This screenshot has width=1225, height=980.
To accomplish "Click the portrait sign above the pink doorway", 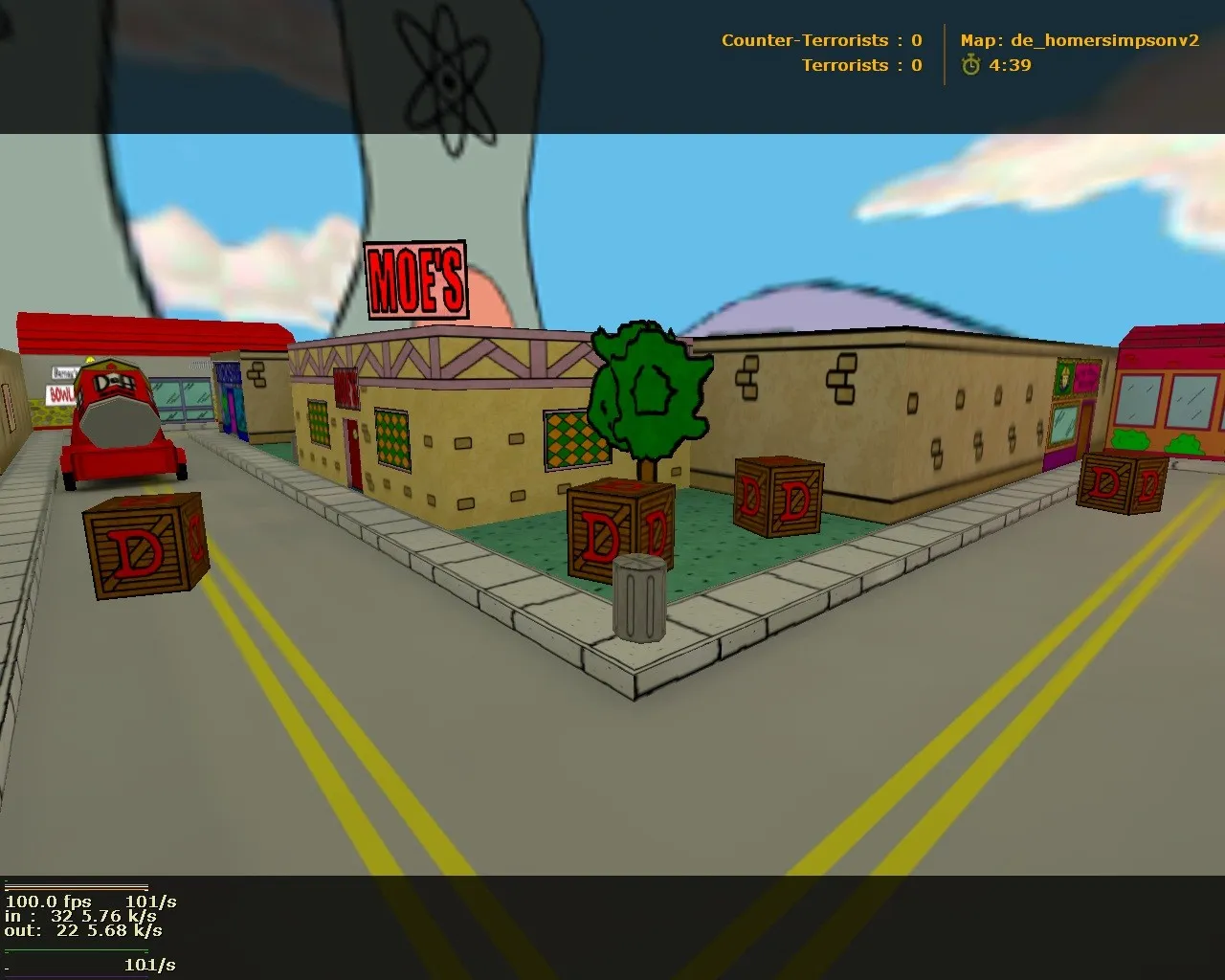I will (1065, 376).
